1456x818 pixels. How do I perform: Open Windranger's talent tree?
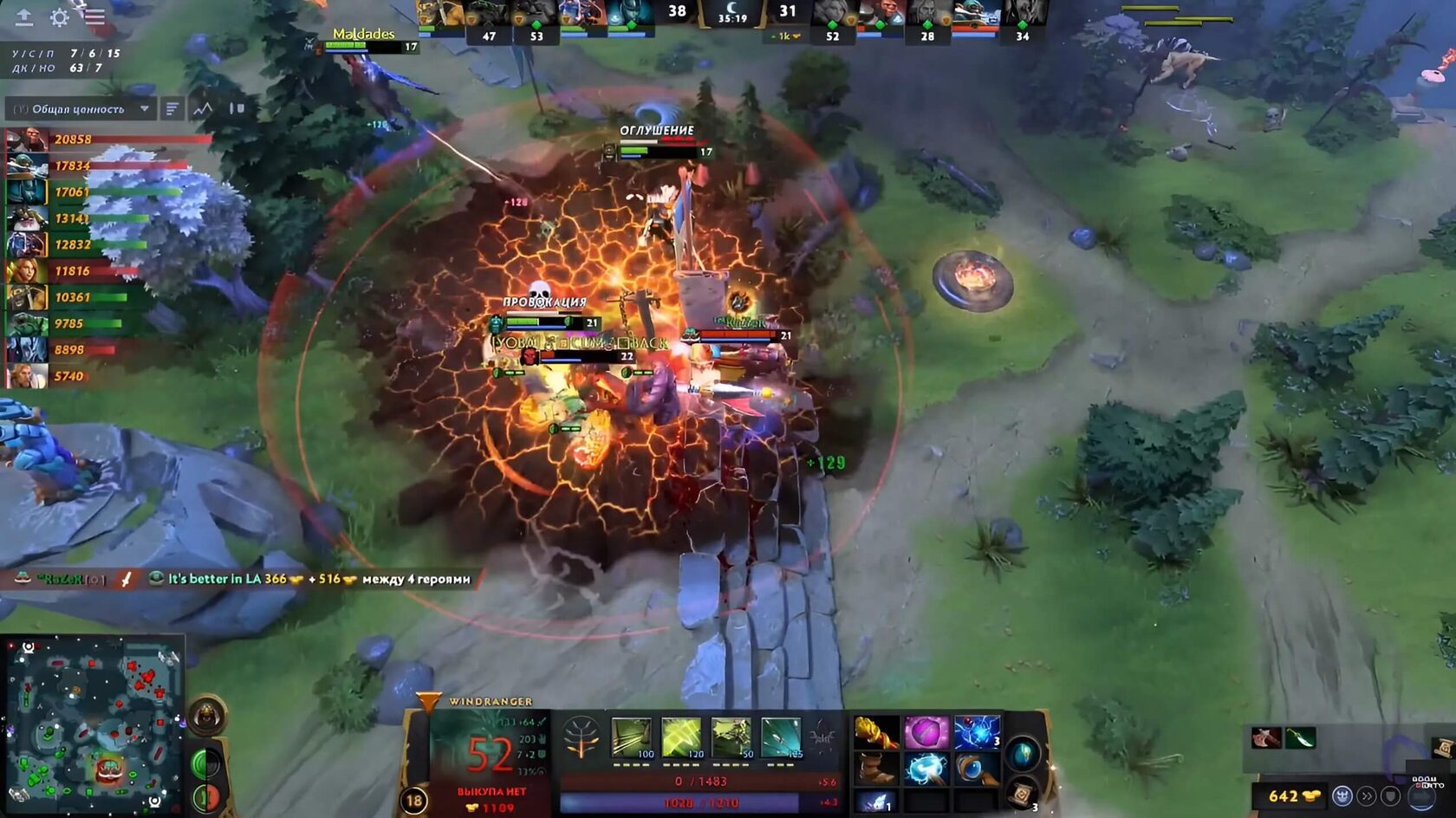coord(582,739)
